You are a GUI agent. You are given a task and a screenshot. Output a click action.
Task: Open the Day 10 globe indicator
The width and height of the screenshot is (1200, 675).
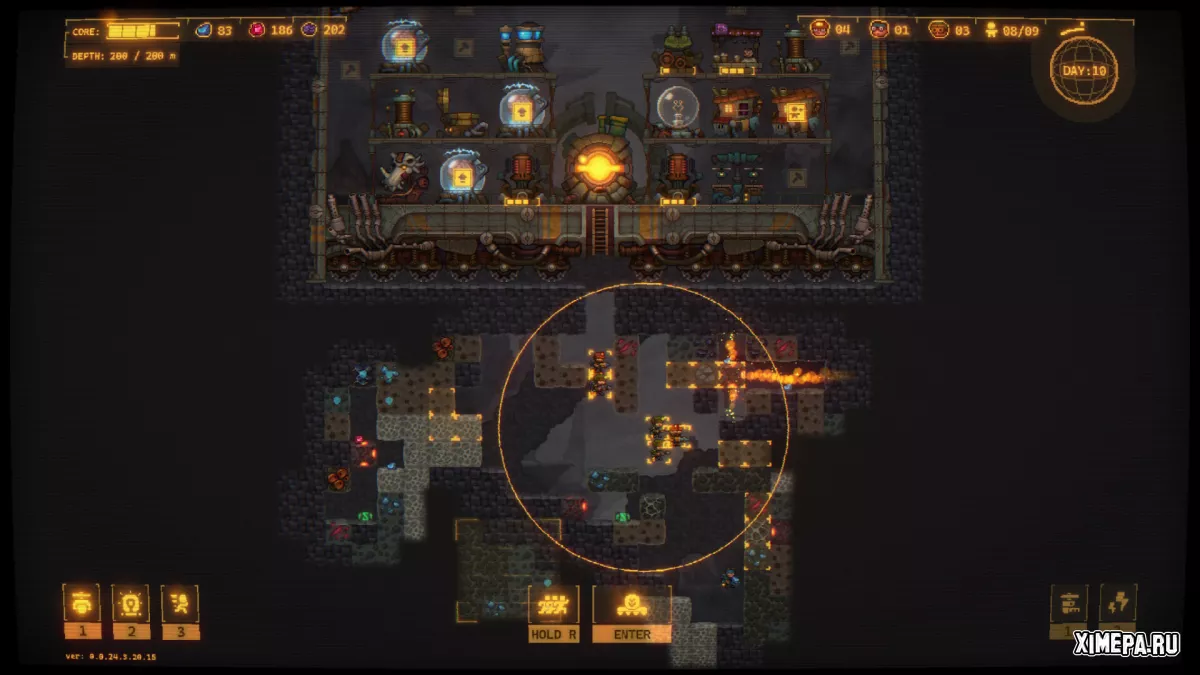click(1083, 70)
